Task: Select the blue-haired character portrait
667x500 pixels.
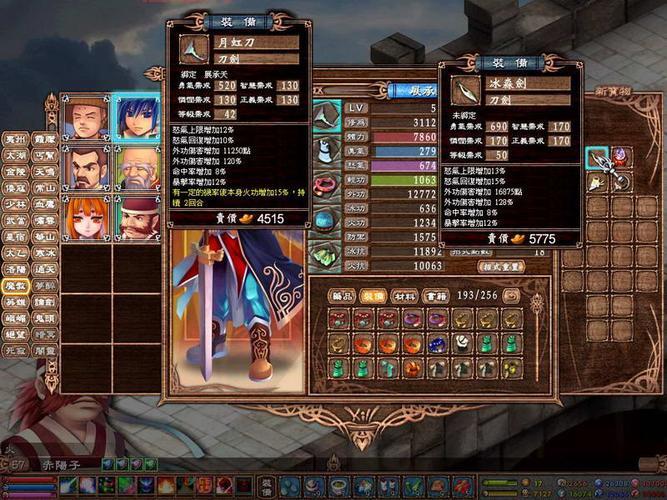Action: coord(137,118)
